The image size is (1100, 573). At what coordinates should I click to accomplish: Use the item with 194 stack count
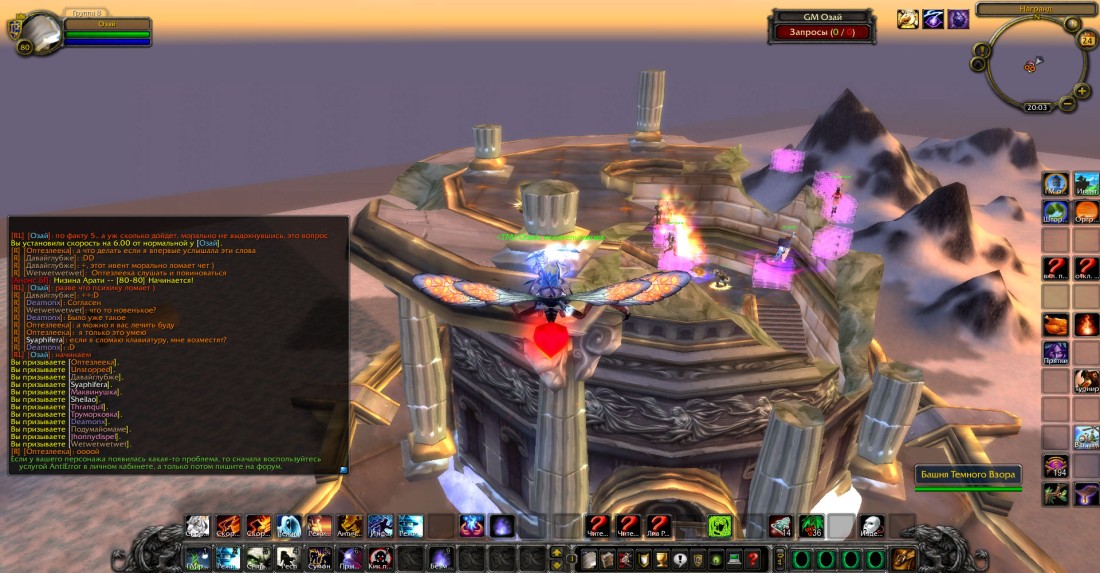(1056, 466)
